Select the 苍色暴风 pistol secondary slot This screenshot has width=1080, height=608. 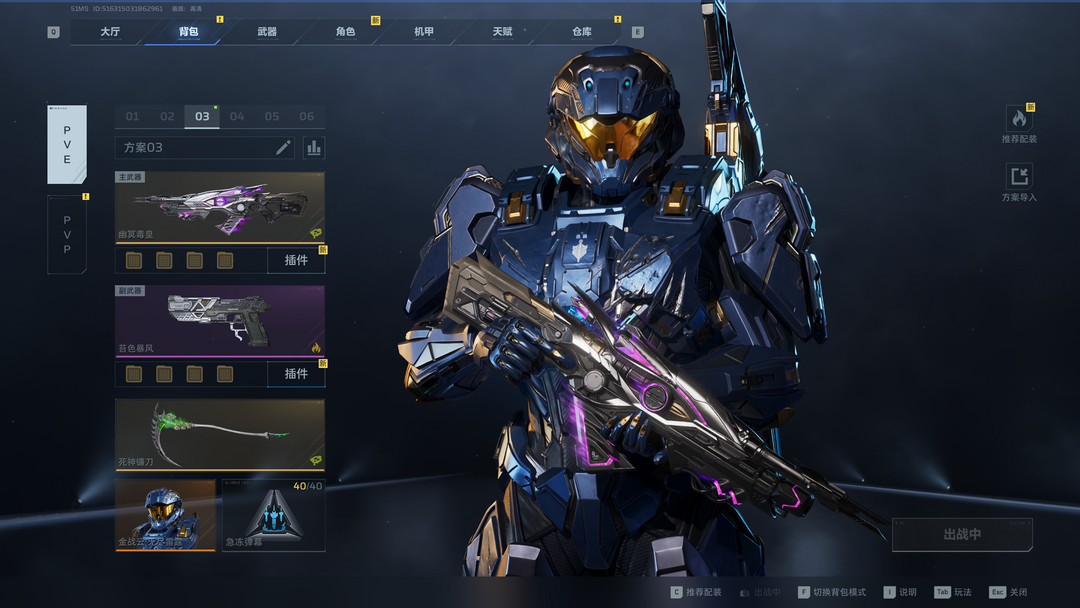coord(220,320)
